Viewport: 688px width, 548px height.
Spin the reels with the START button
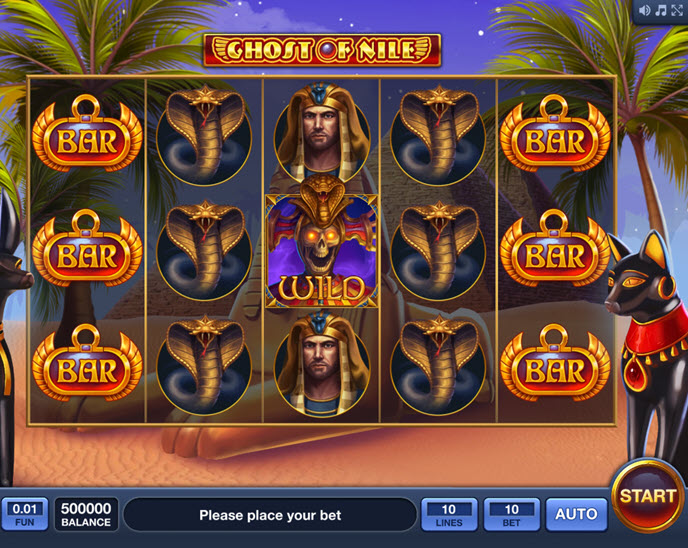648,495
